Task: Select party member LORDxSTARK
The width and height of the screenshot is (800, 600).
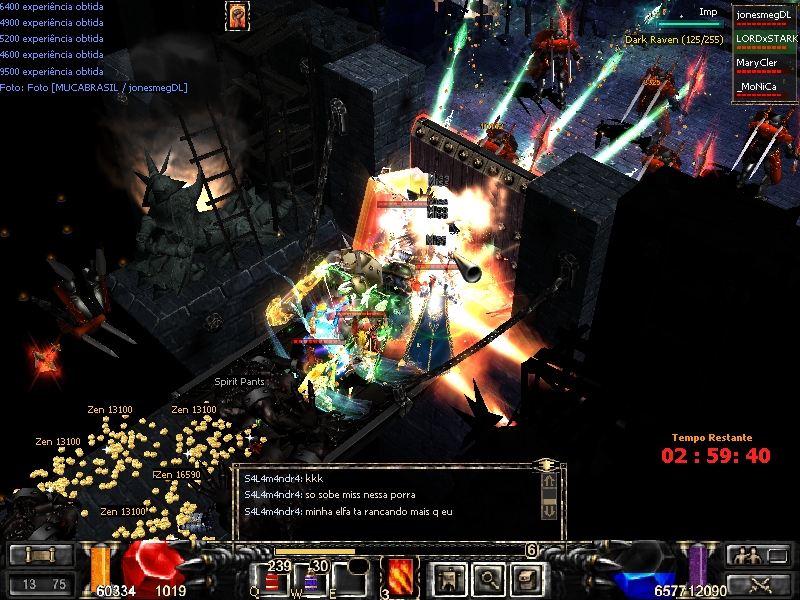Action: coord(763,40)
